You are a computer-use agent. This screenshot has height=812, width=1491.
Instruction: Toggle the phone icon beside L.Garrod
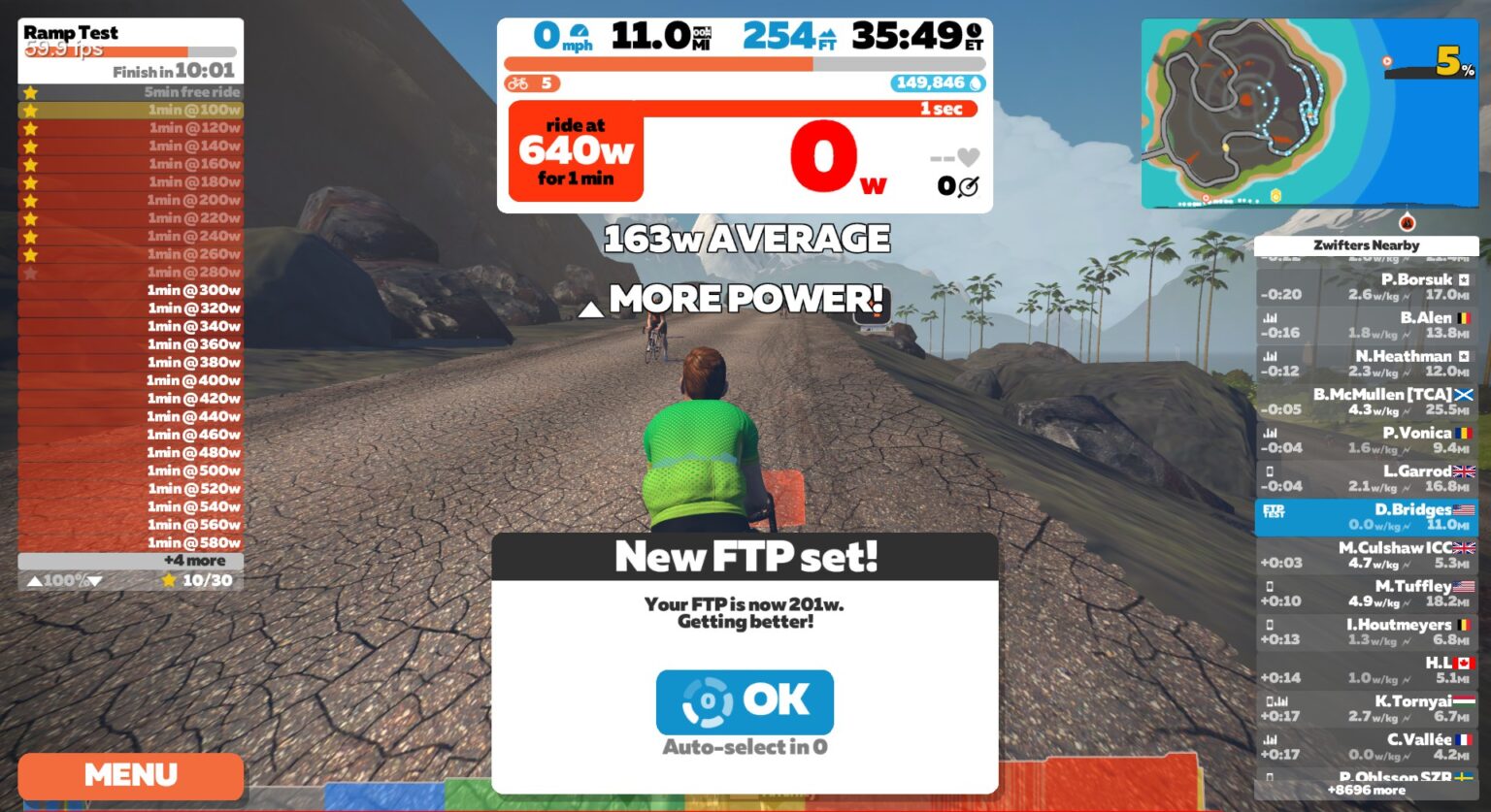tap(1272, 471)
